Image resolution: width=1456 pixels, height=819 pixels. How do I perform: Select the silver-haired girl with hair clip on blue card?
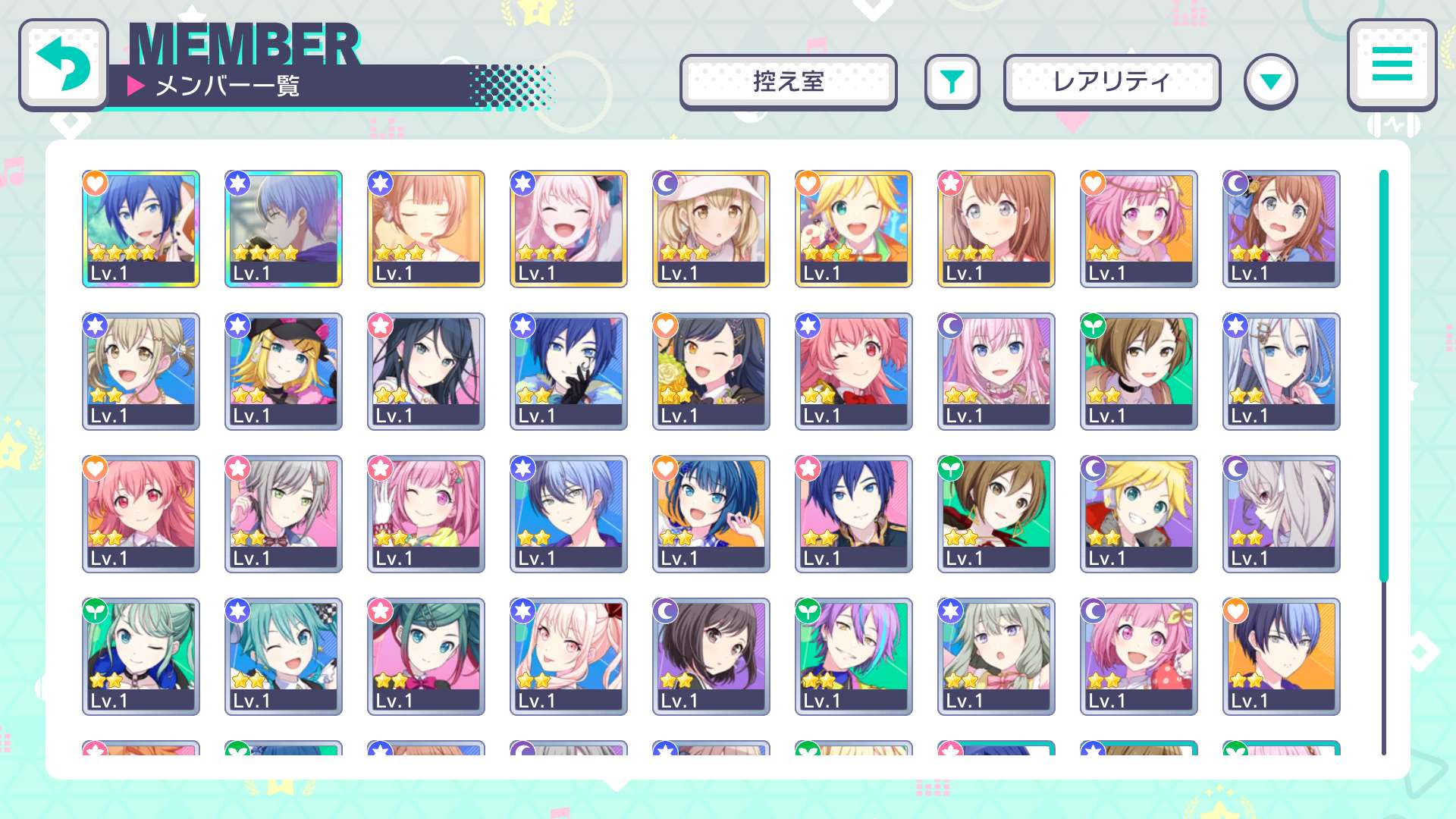coord(1282,371)
